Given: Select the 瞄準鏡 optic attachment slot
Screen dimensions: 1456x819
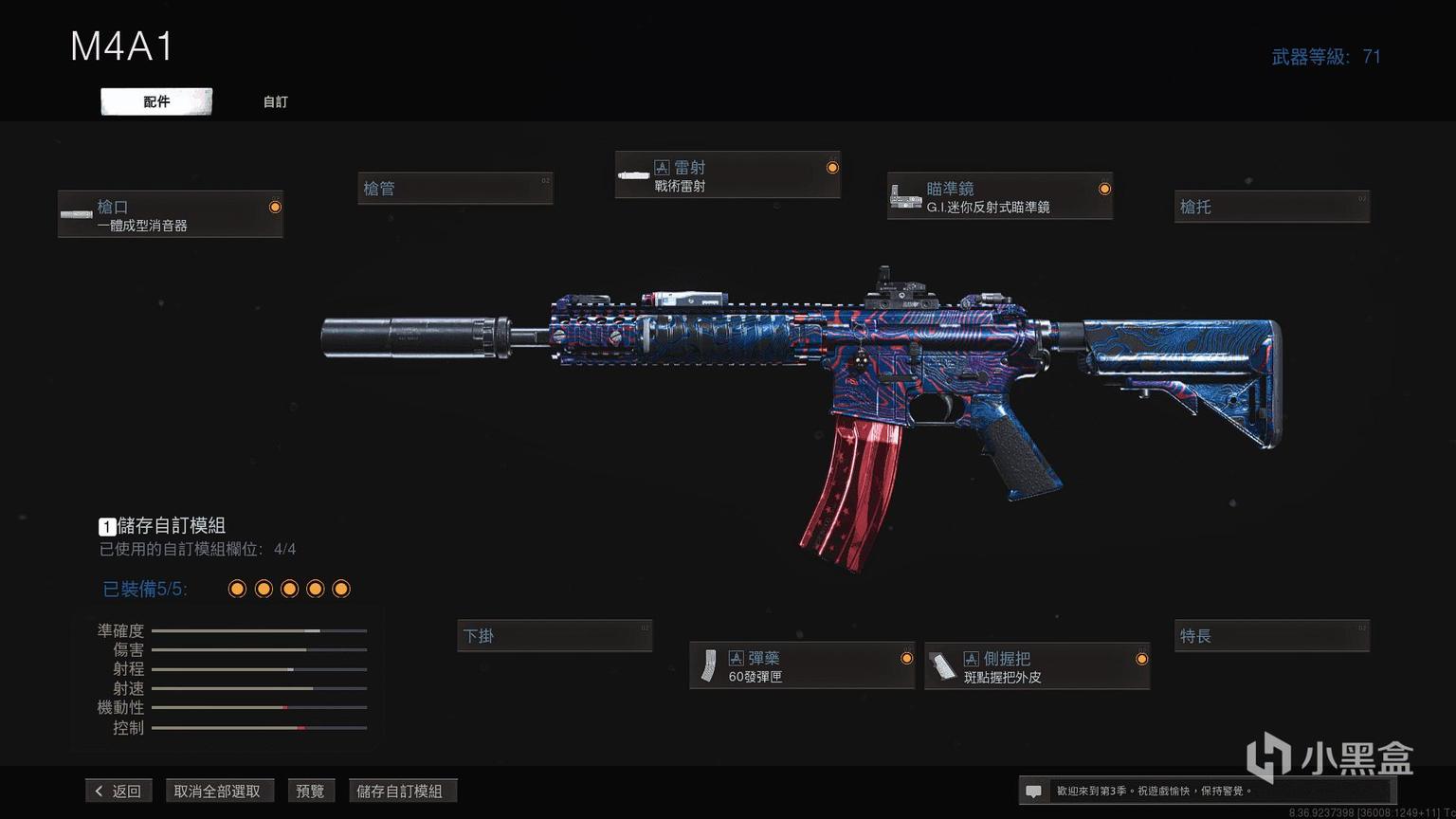Looking at the screenshot, I should click(x=999, y=196).
